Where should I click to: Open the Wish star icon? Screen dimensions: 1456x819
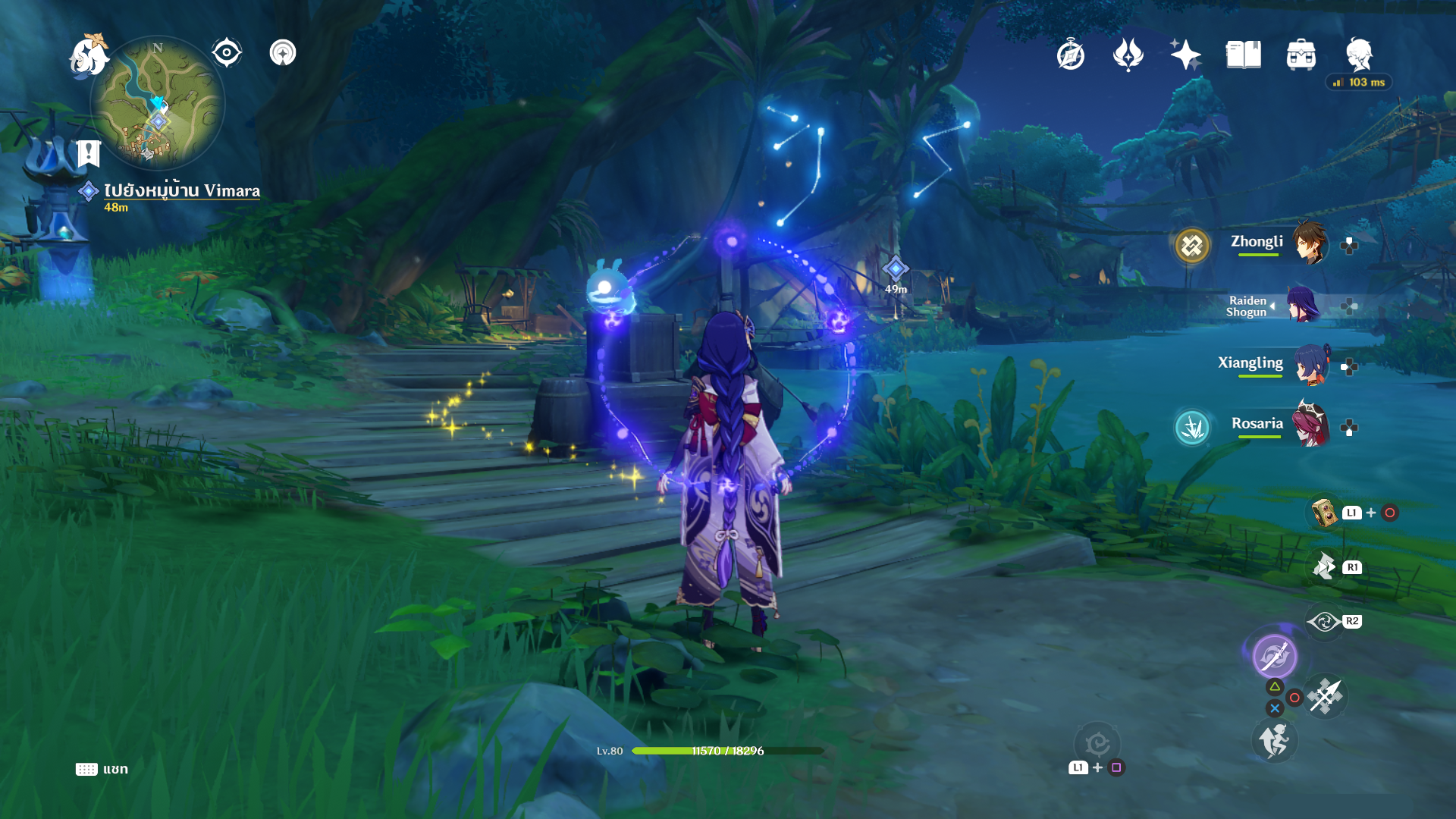(1185, 55)
